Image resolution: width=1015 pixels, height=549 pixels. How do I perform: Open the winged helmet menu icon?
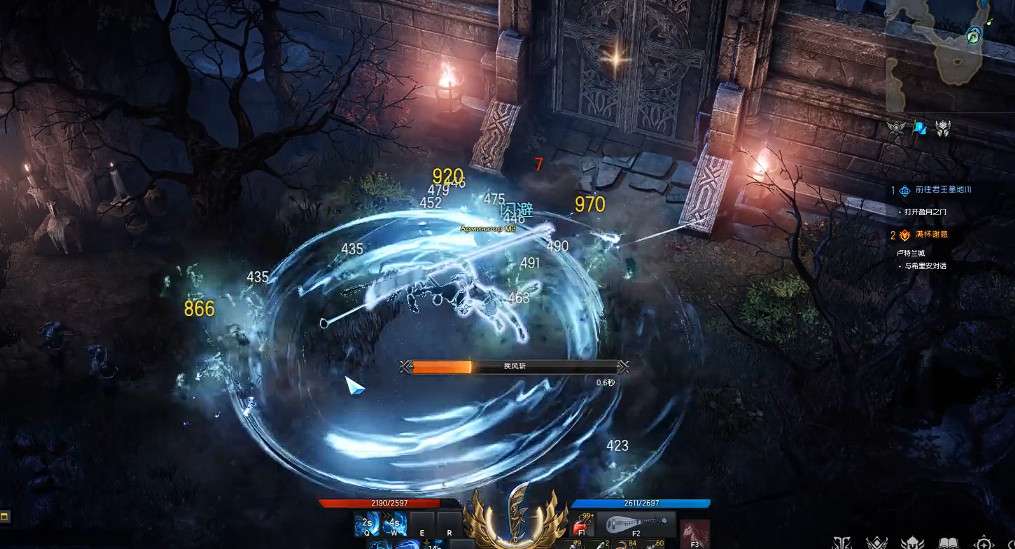[911, 542]
